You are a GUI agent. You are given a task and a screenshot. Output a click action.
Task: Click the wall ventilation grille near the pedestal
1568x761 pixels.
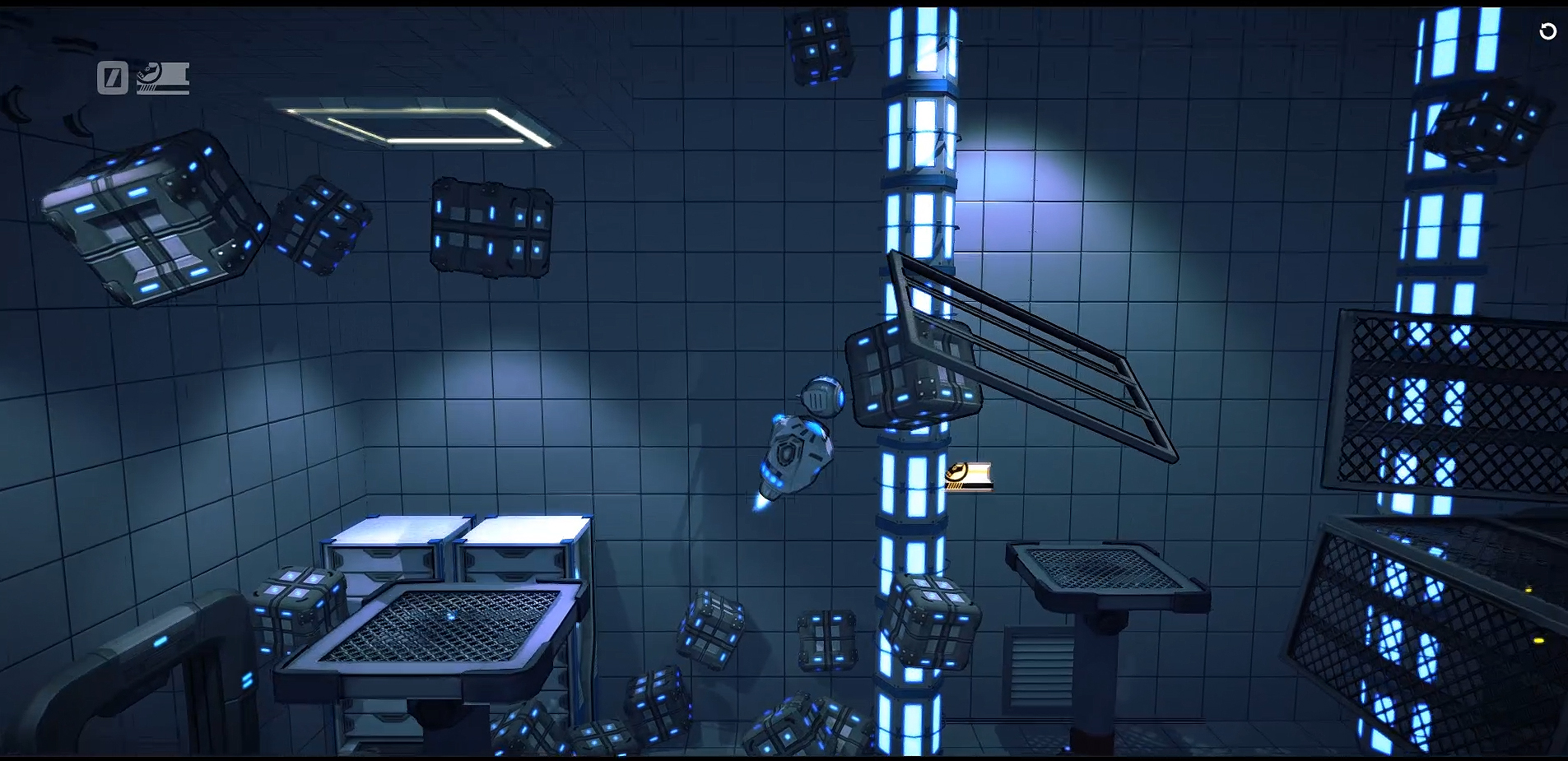[x=1039, y=666]
